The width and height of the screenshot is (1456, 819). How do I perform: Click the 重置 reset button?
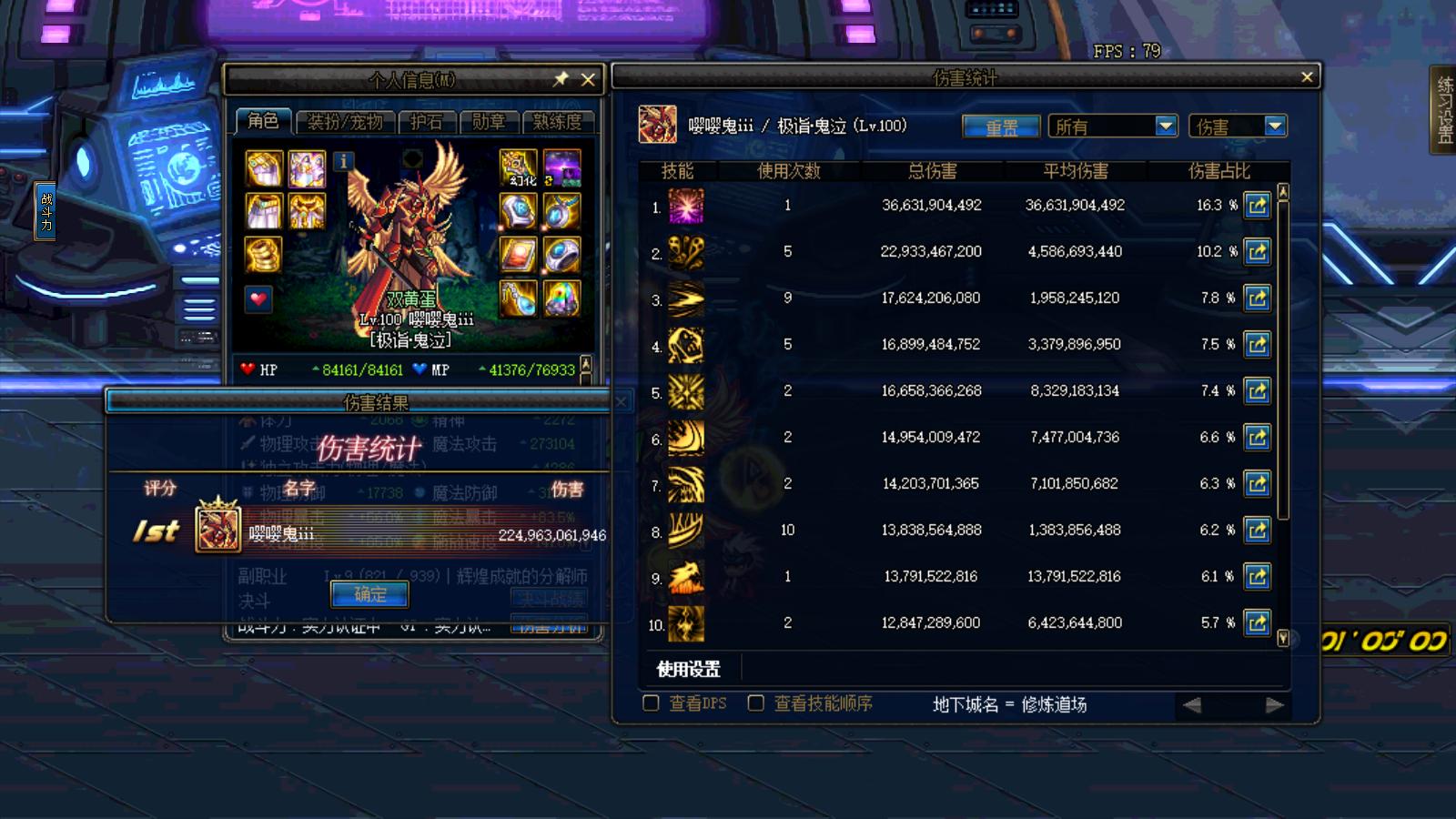[1000, 126]
